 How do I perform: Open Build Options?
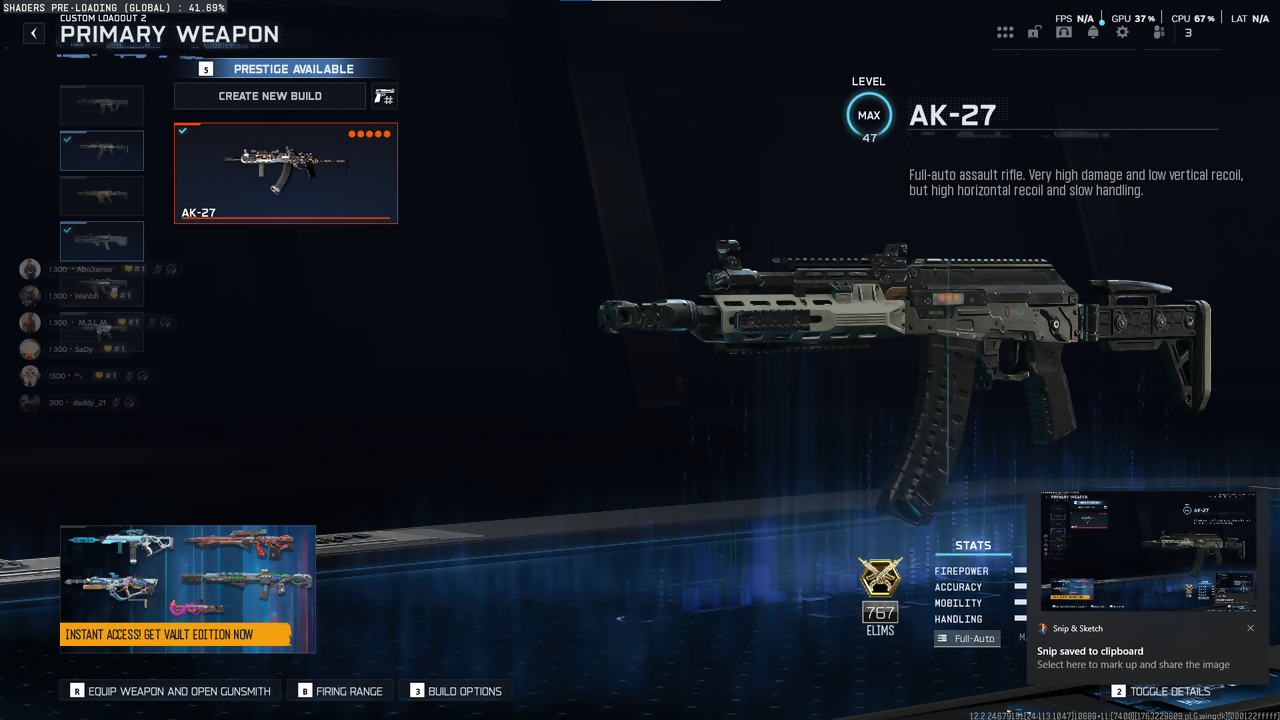coord(456,691)
